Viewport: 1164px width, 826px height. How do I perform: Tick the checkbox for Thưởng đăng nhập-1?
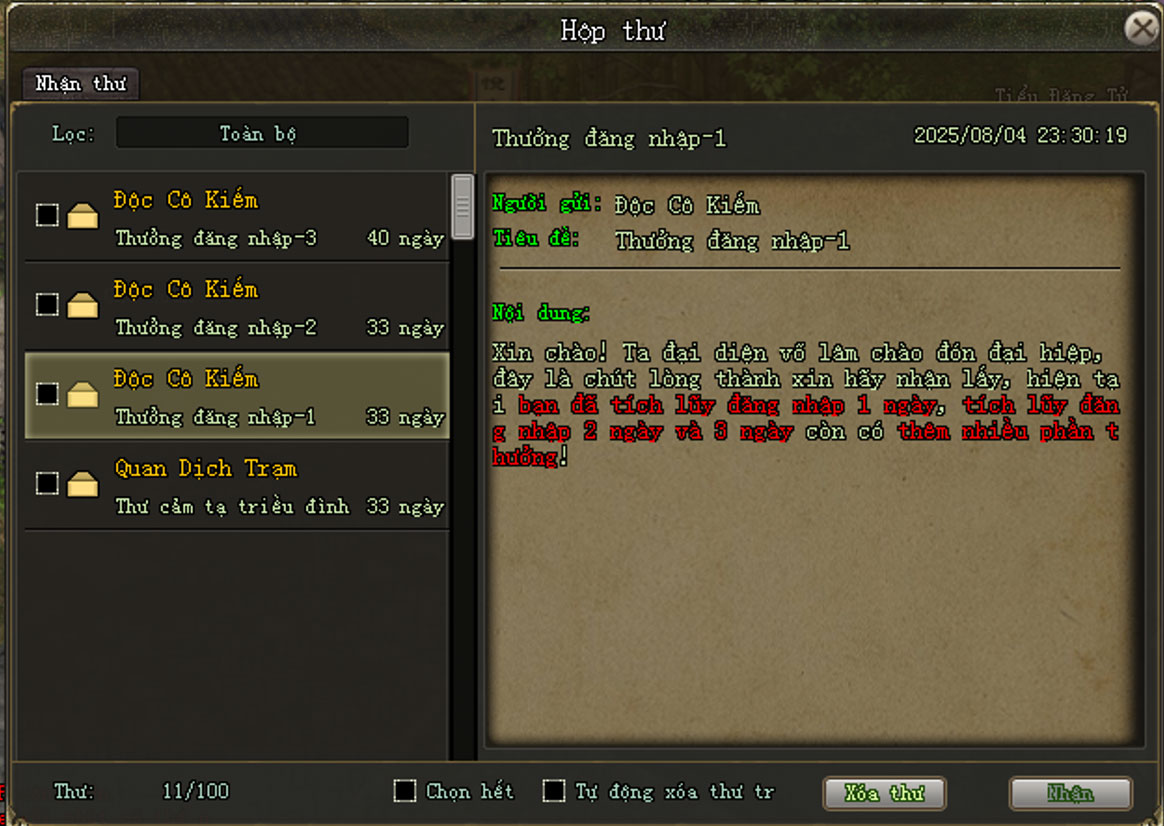pos(47,394)
